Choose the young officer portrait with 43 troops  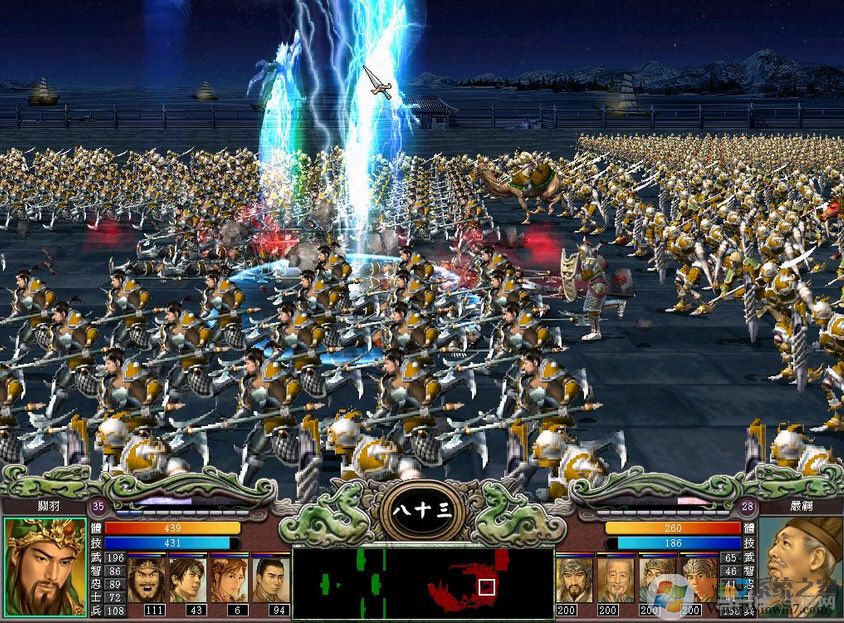coord(188,579)
